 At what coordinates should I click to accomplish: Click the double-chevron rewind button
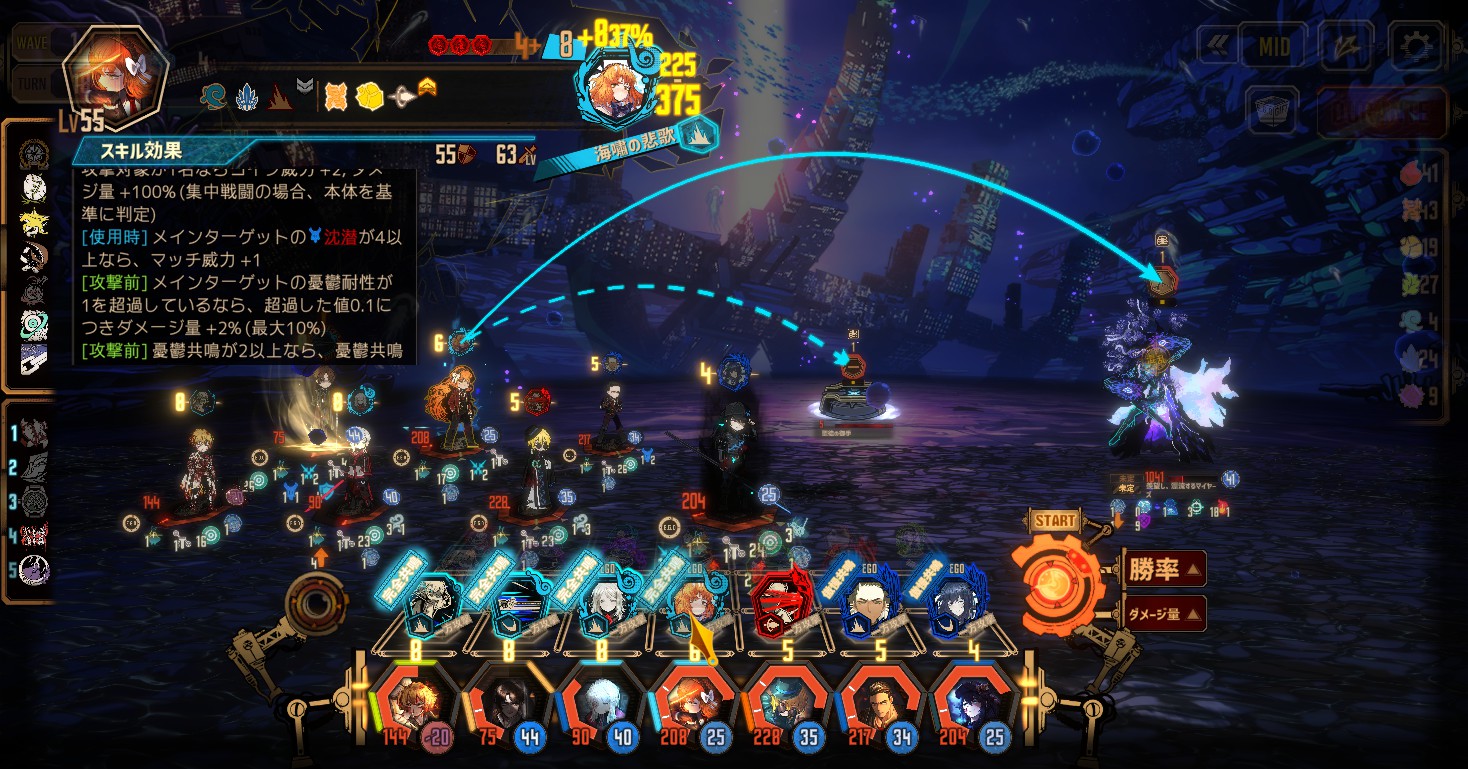[1218, 46]
